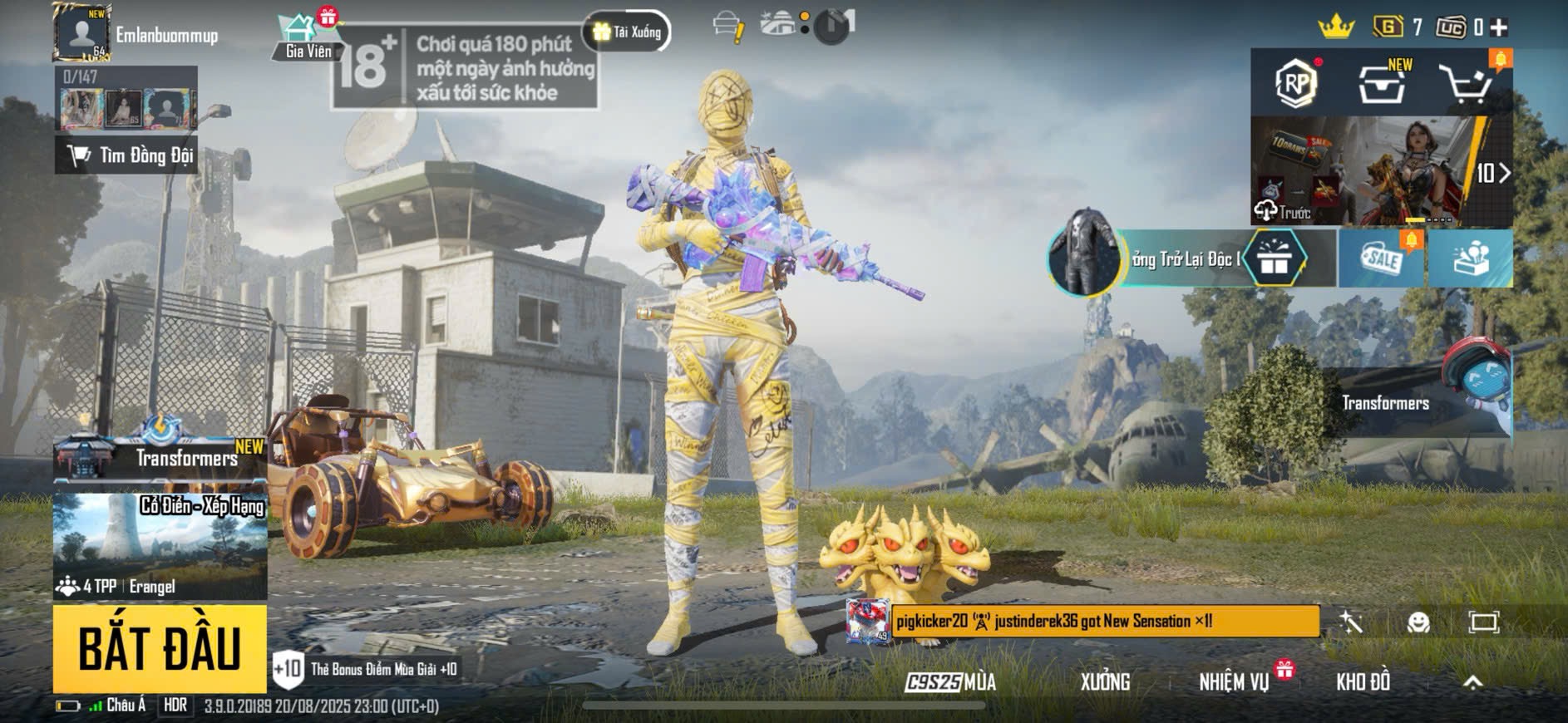The image size is (1568, 723).
Task: Click the Tìm Đồng Đội teammate finder
Action: point(126,155)
